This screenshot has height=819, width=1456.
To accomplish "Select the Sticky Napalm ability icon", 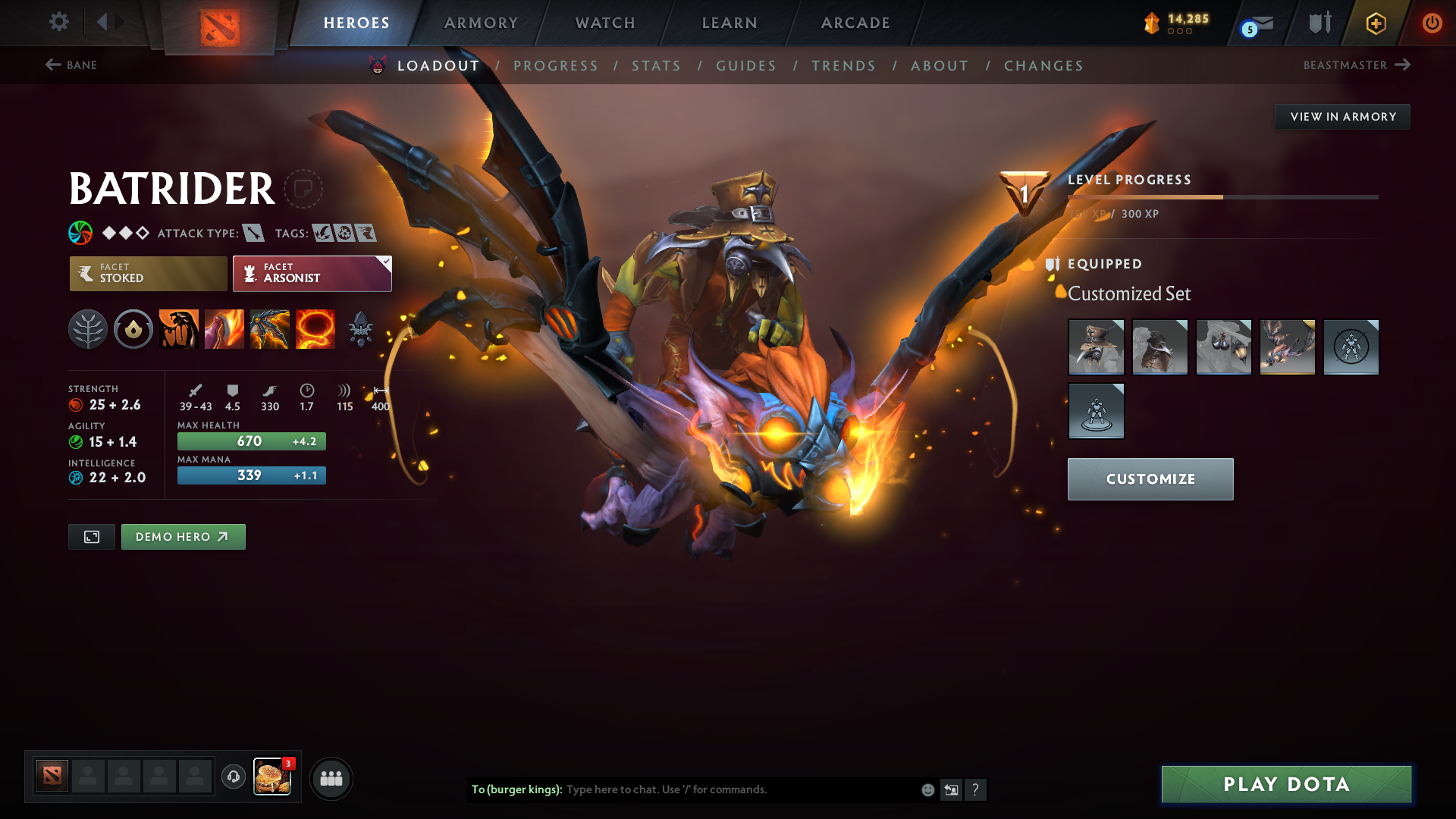I will coord(178,328).
